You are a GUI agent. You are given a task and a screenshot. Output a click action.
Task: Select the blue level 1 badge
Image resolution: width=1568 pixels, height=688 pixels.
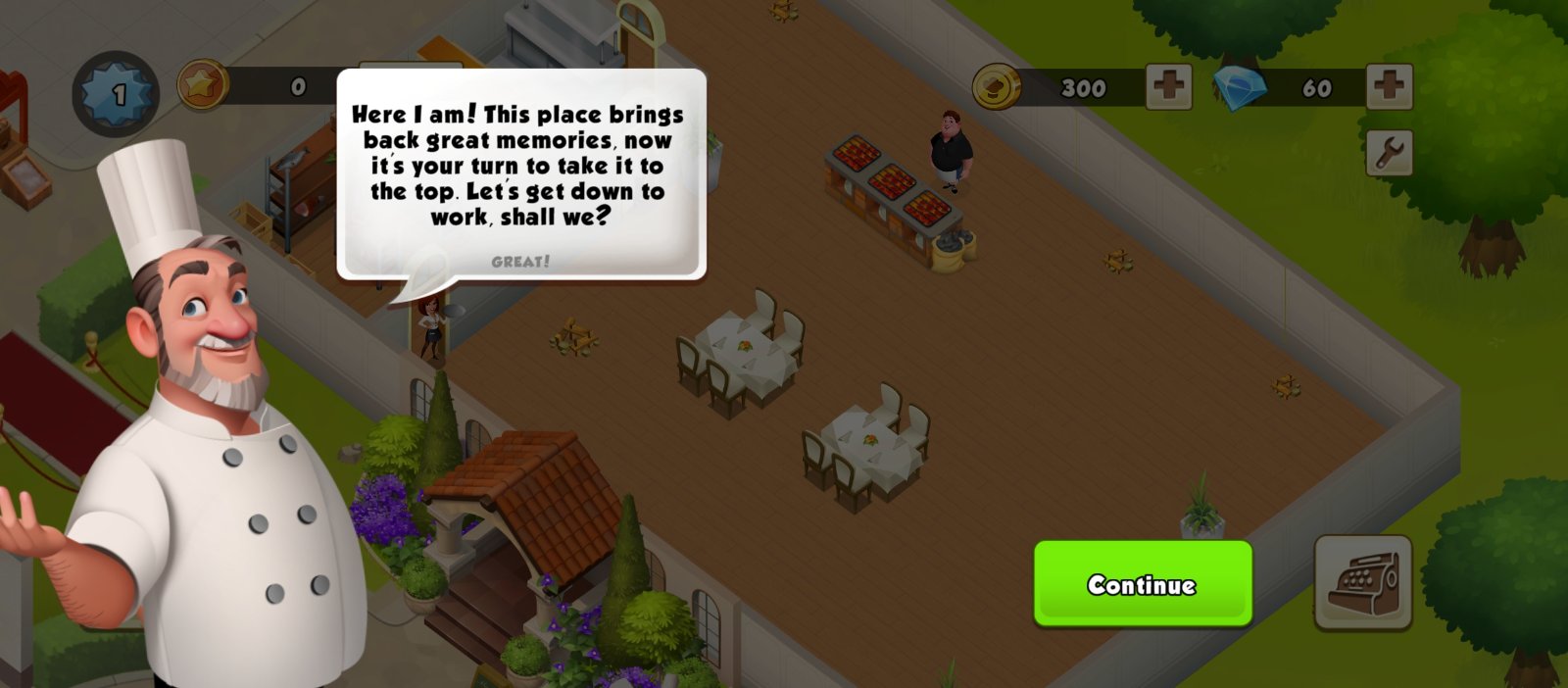coord(117,94)
